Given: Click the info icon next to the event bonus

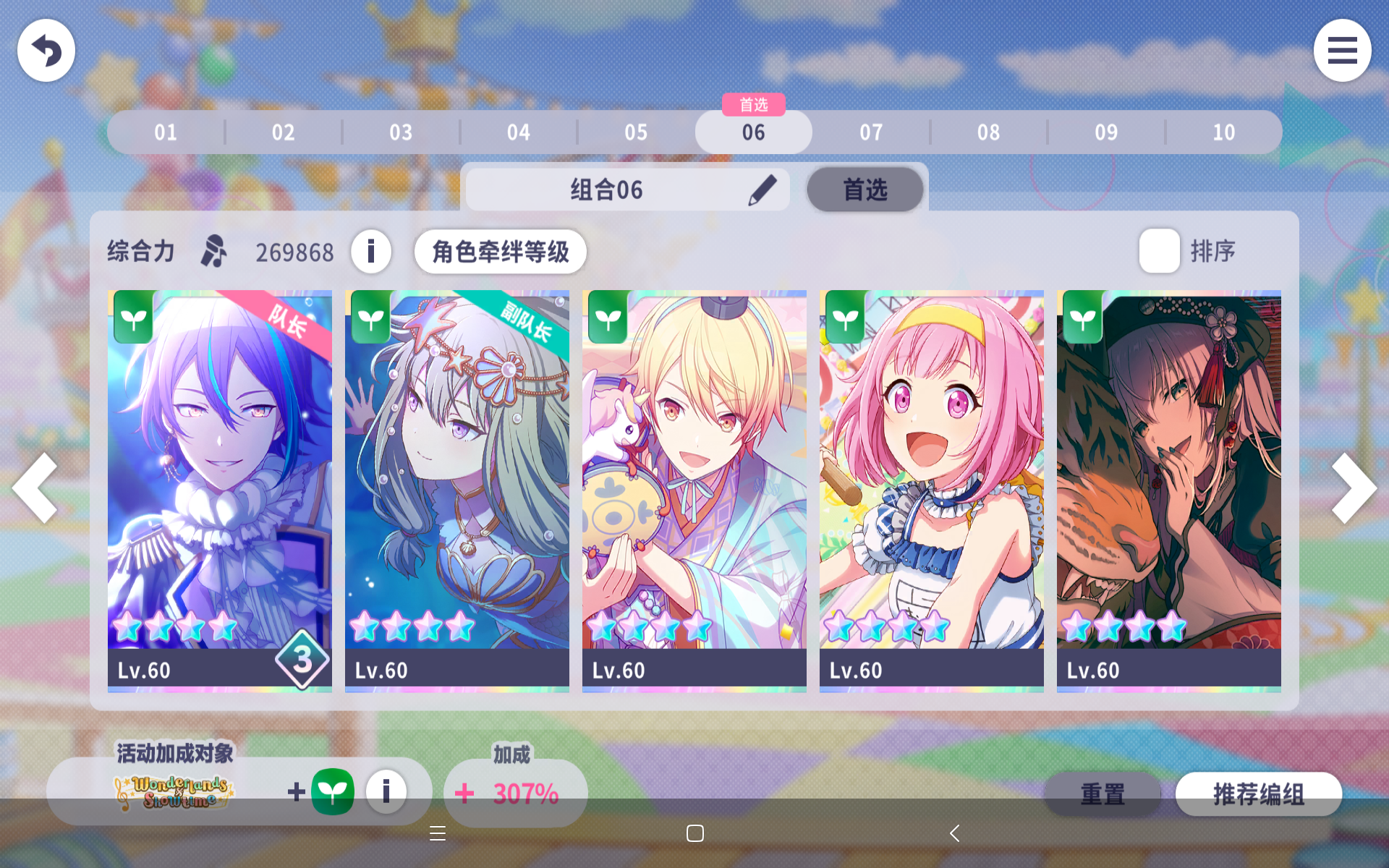Looking at the screenshot, I should [386, 792].
